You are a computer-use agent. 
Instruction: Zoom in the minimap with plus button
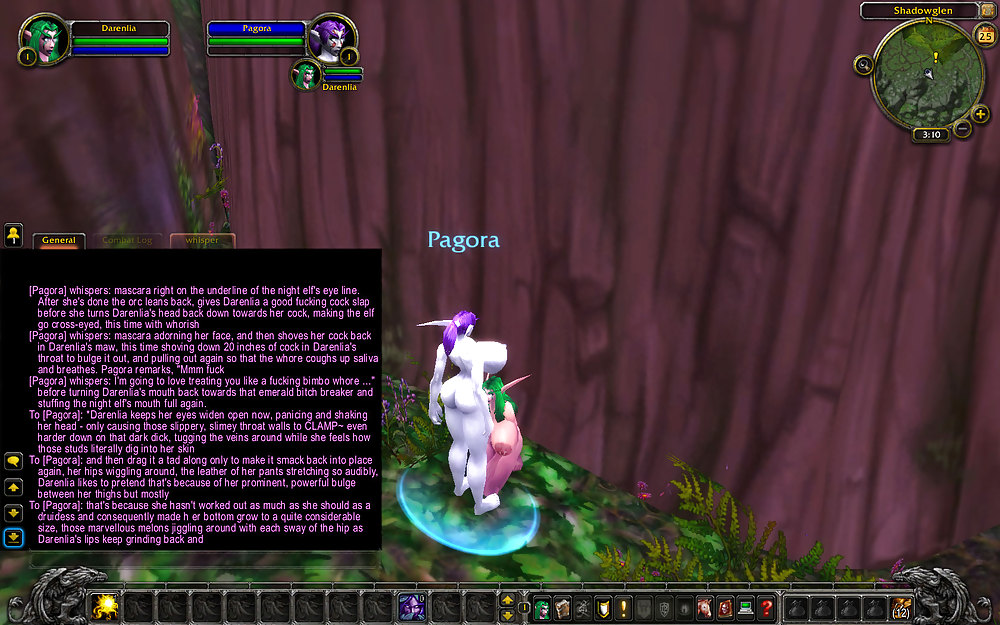[980, 114]
